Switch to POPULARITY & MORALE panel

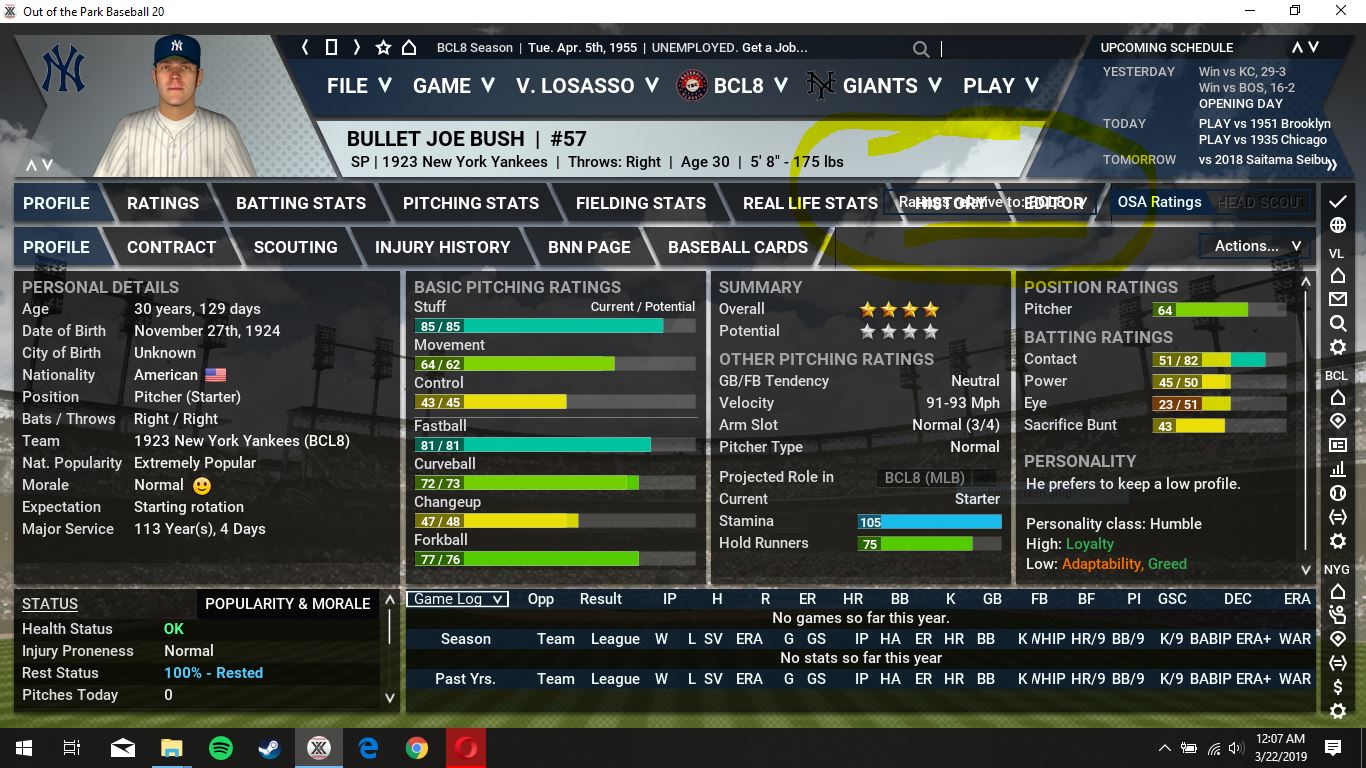pos(287,604)
